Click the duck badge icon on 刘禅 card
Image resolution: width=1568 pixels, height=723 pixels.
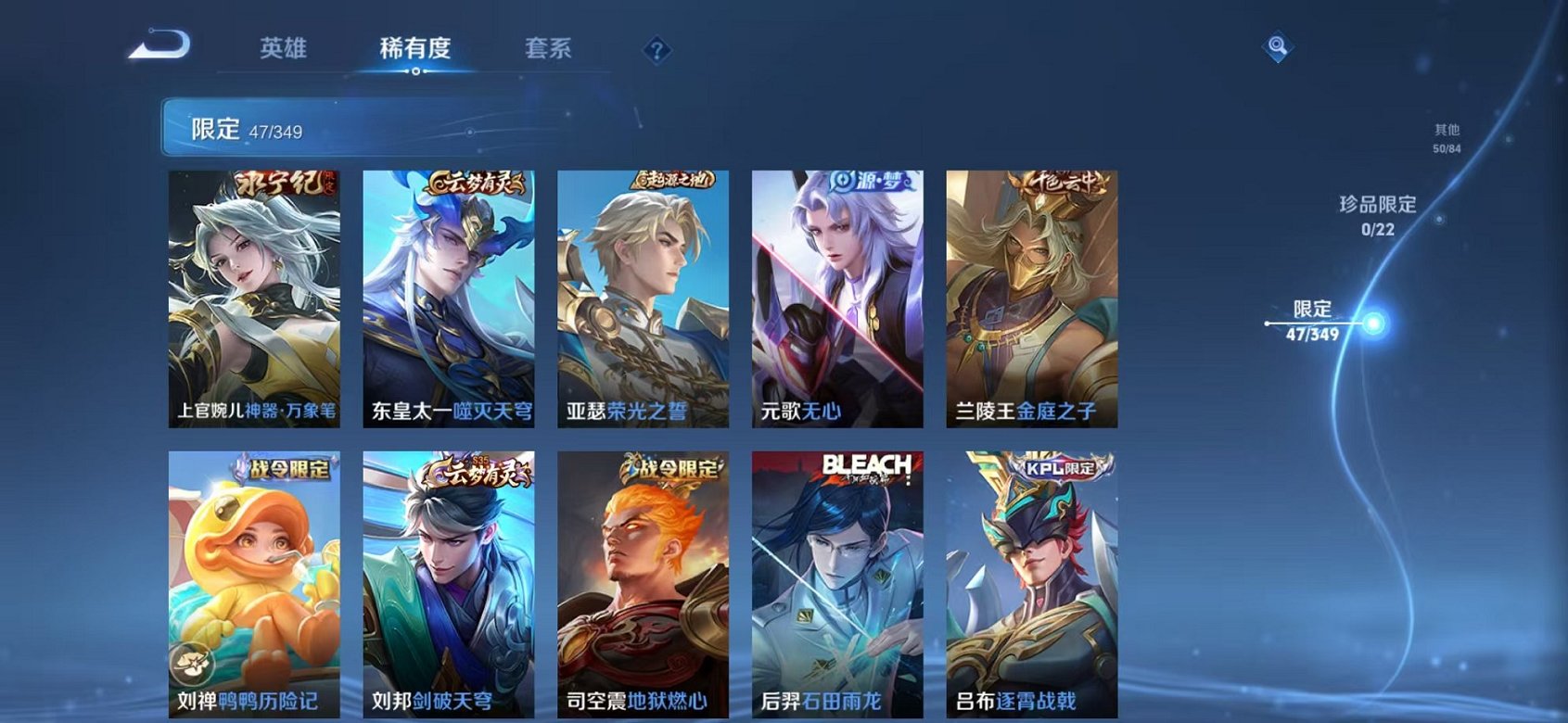pyautogui.click(x=192, y=662)
